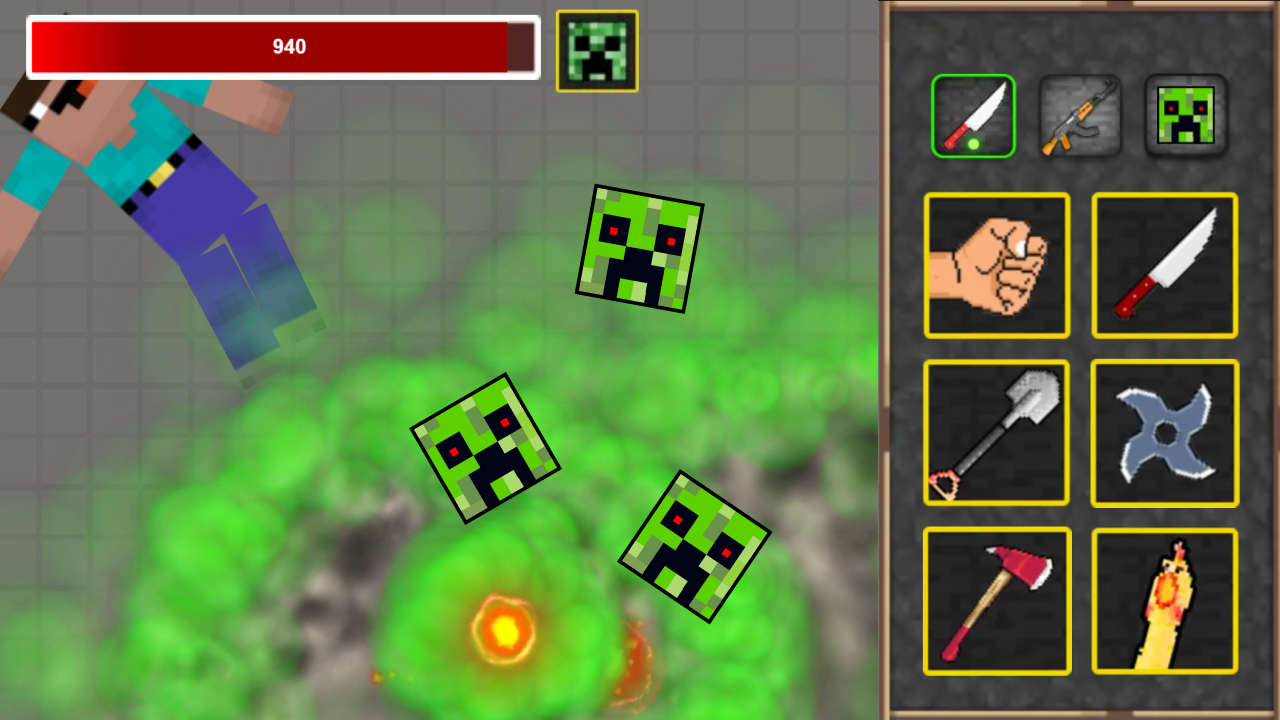The image size is (1280, 720).
Task: Select the rubber chicken weapon
Action: pos(1164,600)
